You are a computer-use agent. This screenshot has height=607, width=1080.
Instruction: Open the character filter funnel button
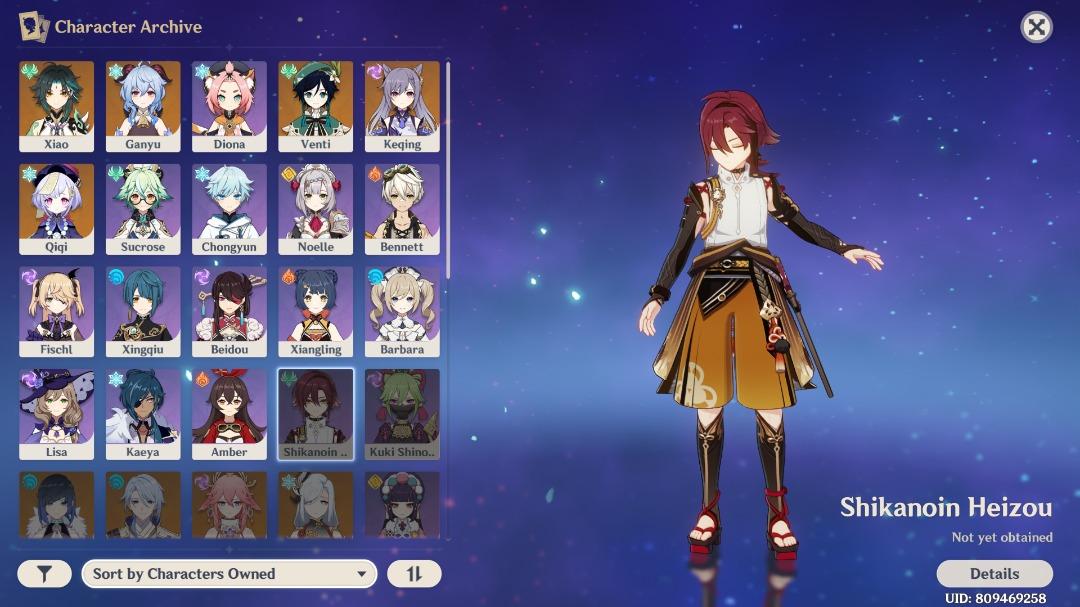[44, 574]
